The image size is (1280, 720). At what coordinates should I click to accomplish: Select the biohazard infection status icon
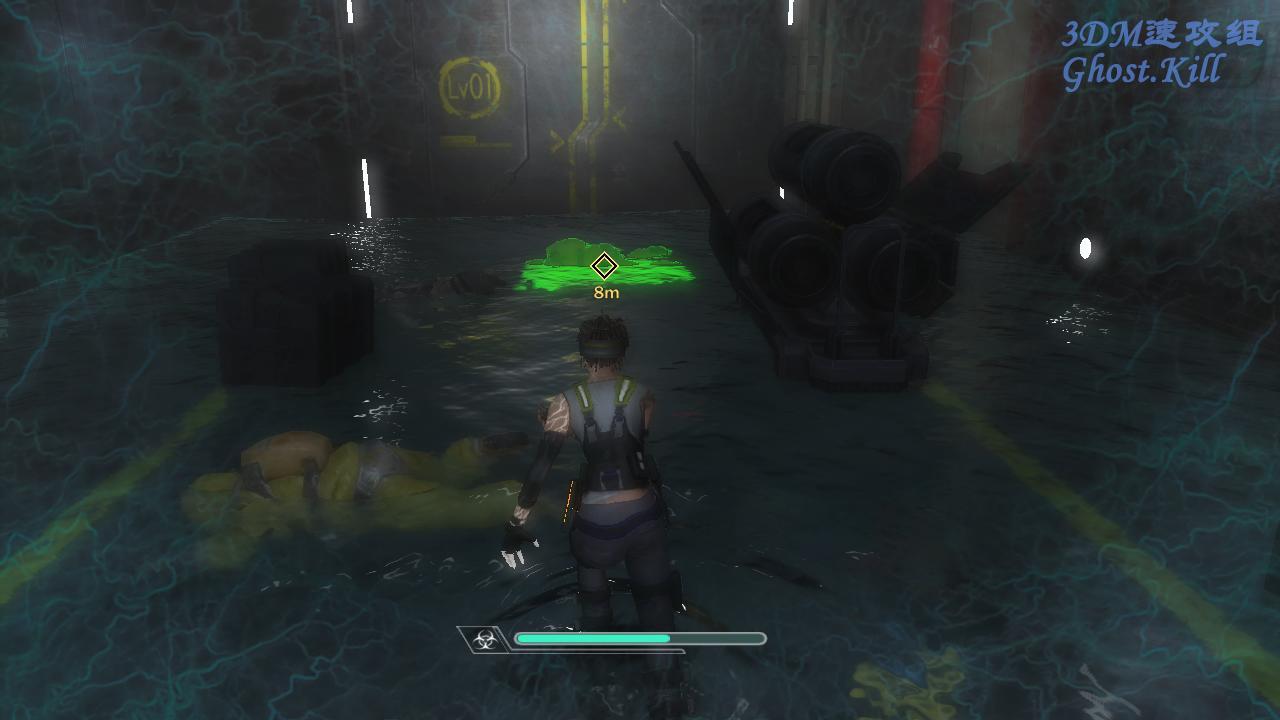pyautogui.click(x=484, y=640)
